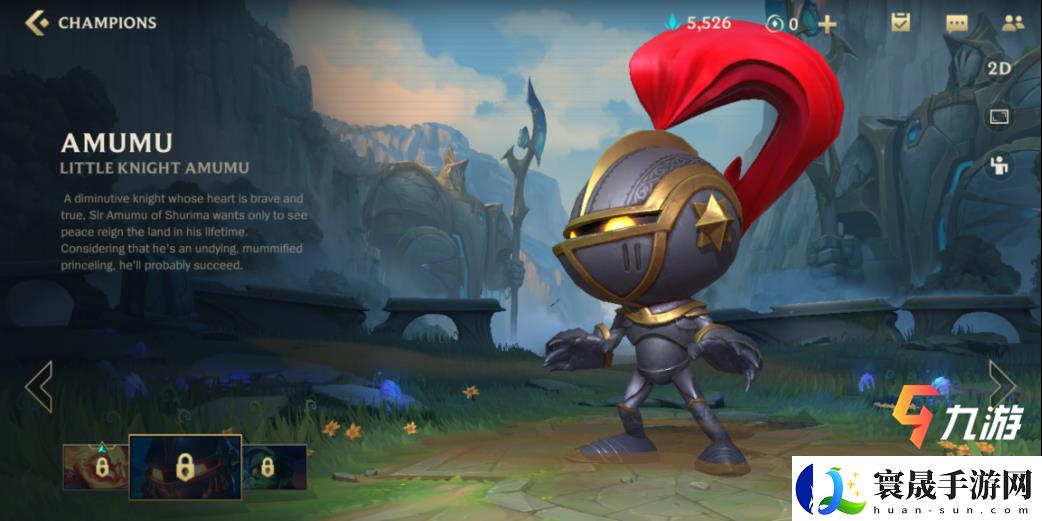Viewport: 1042px width, 521px height.
Task: Click the fullscreen frame icon below 2D
Action: click(x=998, y=118)
